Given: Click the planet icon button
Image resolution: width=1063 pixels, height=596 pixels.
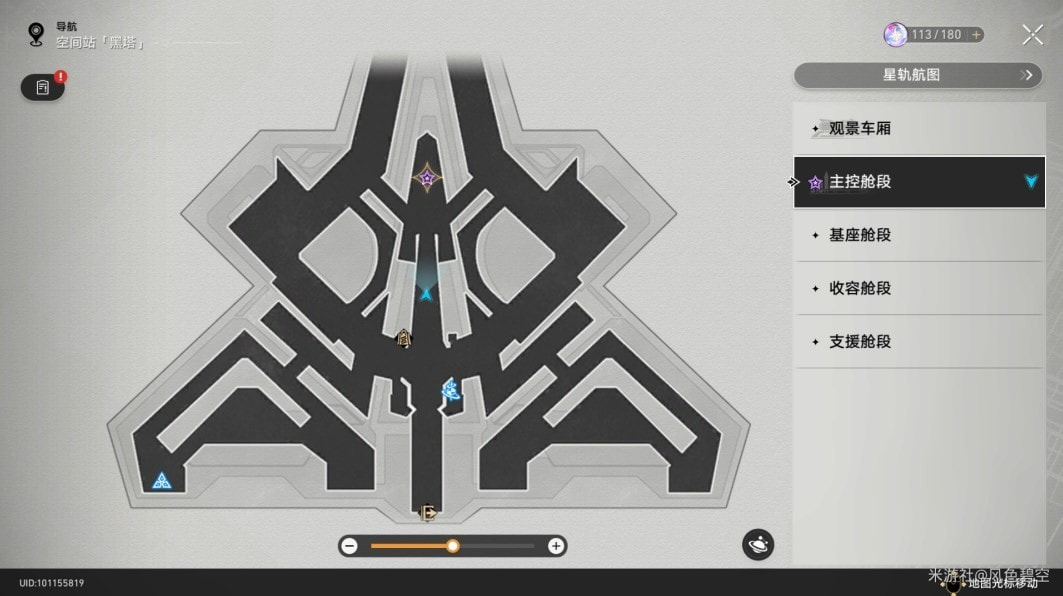Looking at the screenshot, I should click(x=758, y=544).
